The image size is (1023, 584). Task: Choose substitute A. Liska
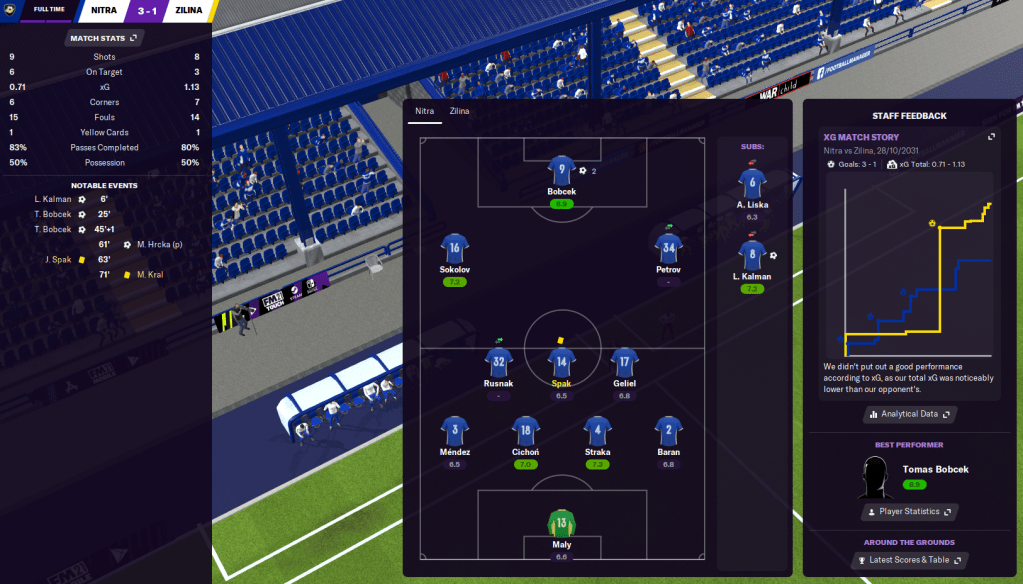point(752,182)
